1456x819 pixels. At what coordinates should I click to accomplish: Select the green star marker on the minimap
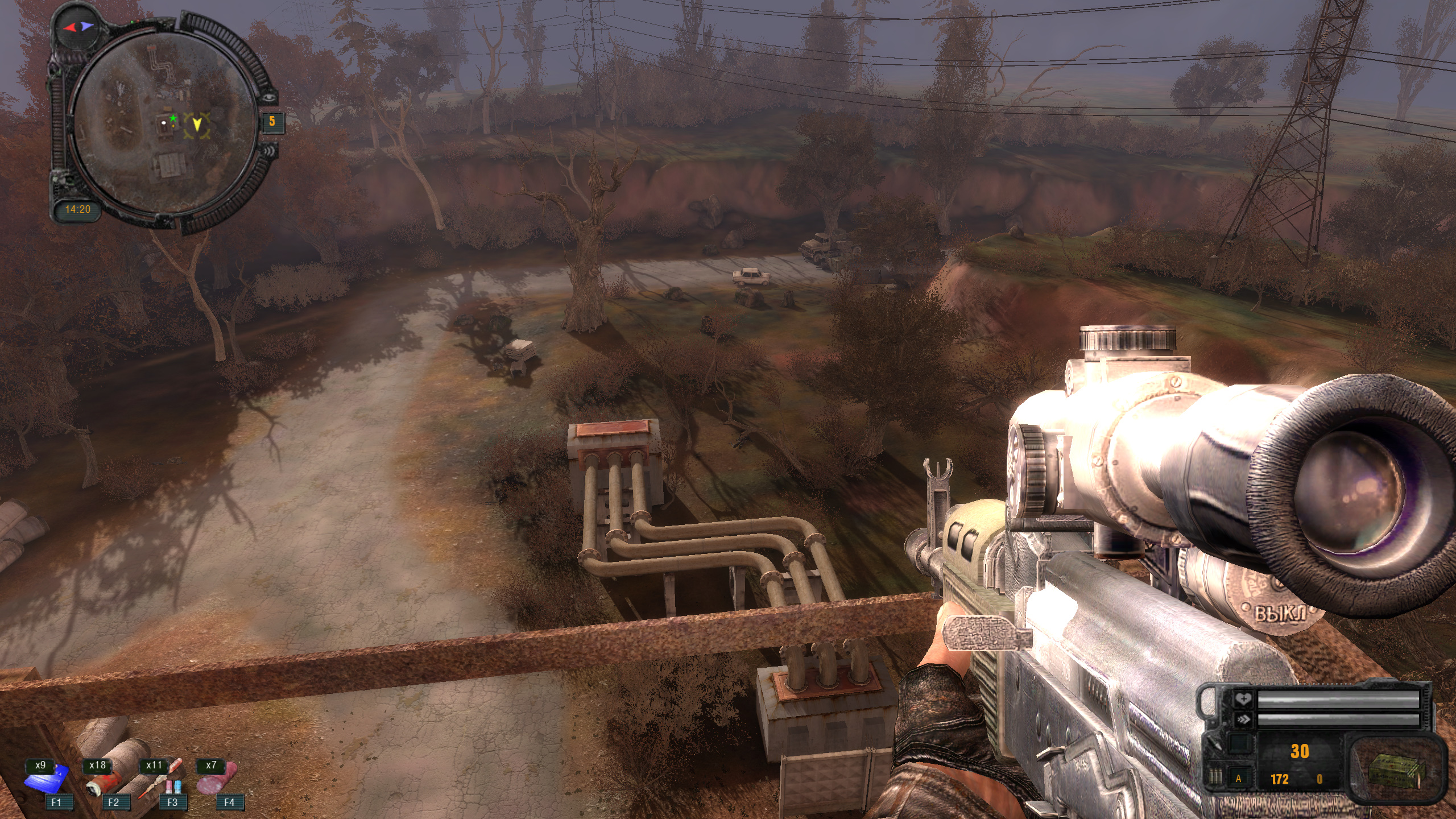tap(173, 118)
